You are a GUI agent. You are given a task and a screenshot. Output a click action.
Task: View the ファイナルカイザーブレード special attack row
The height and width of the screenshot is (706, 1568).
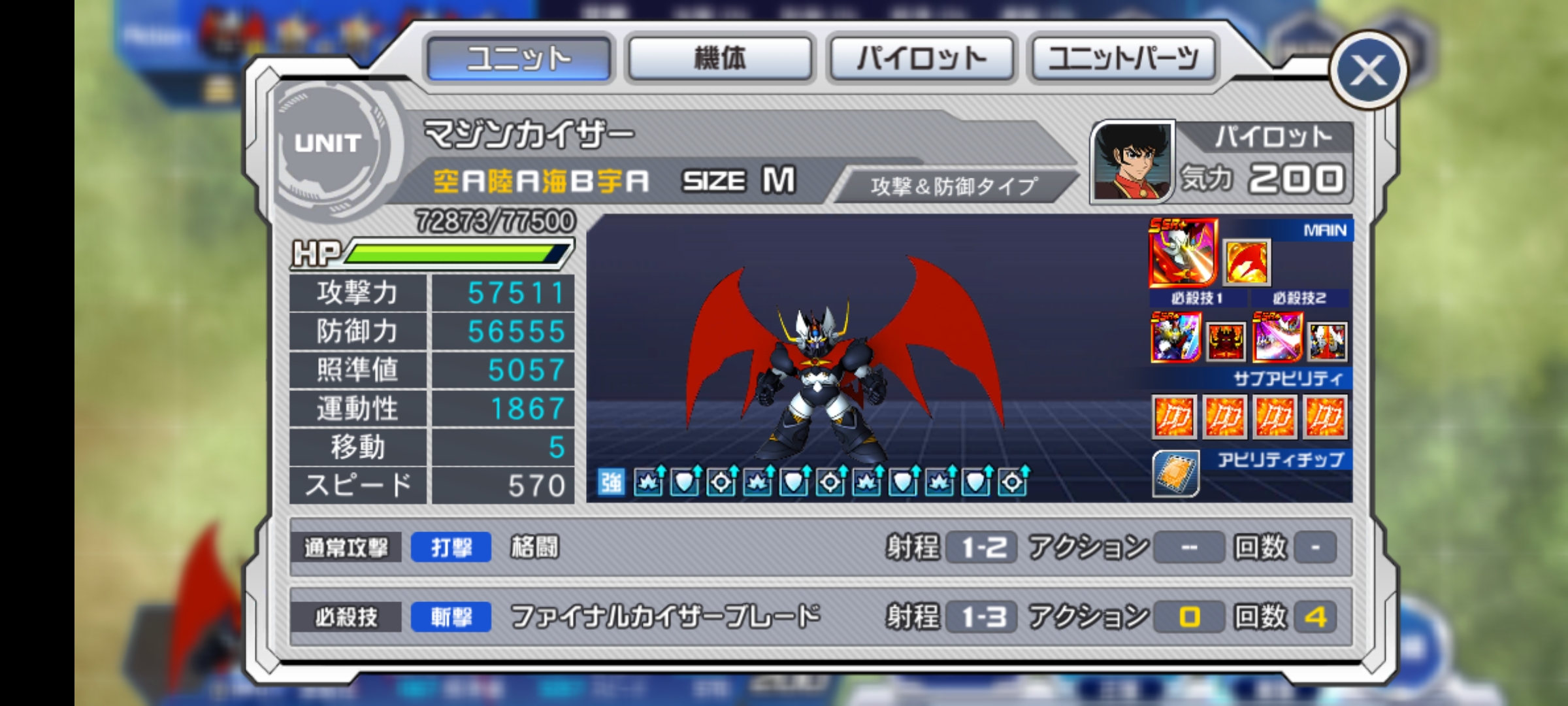(820, 616)
